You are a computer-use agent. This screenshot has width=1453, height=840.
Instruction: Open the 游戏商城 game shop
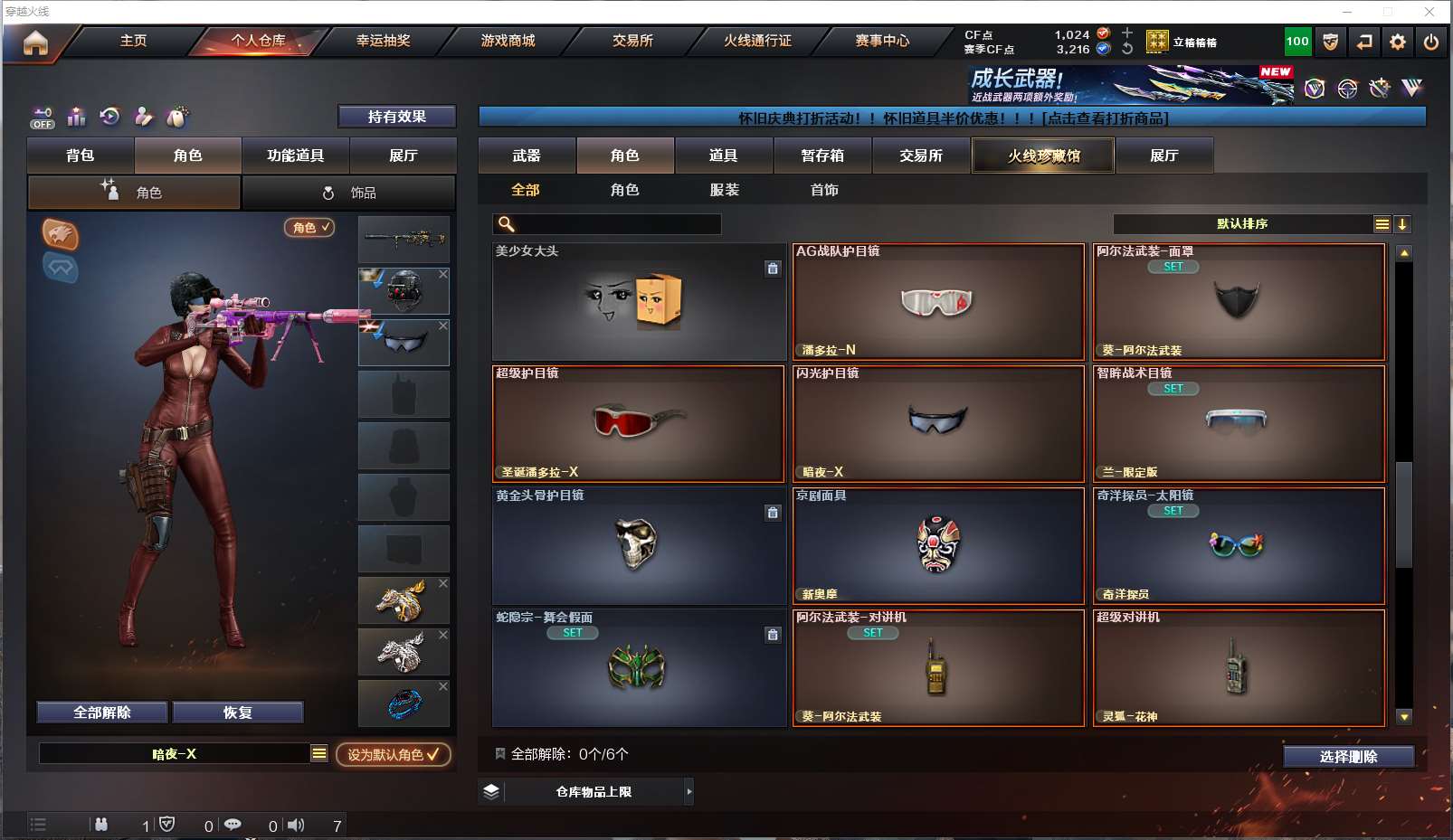coord(508,41)
